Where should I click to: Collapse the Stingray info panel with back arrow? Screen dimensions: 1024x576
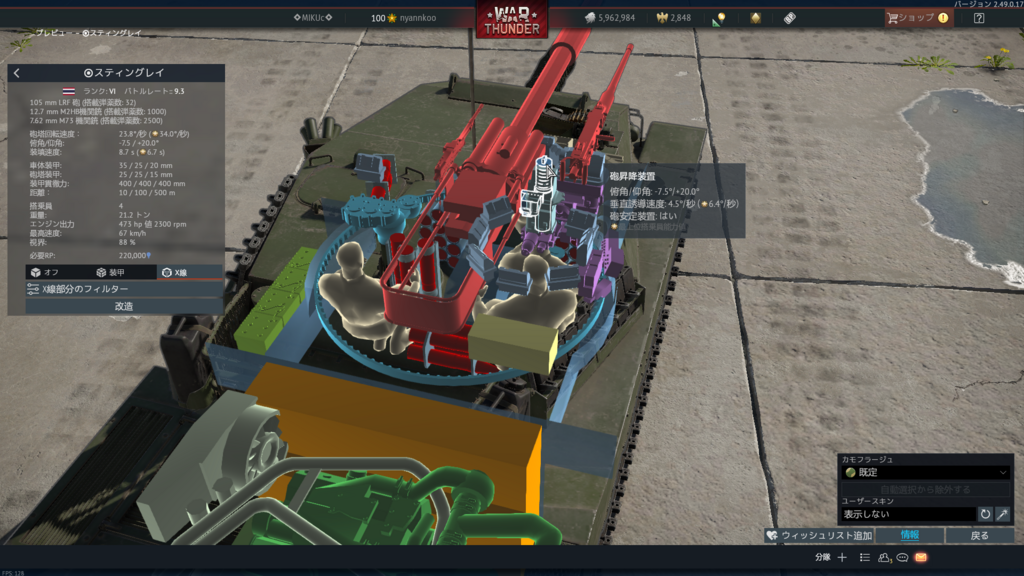pos(17,73)
